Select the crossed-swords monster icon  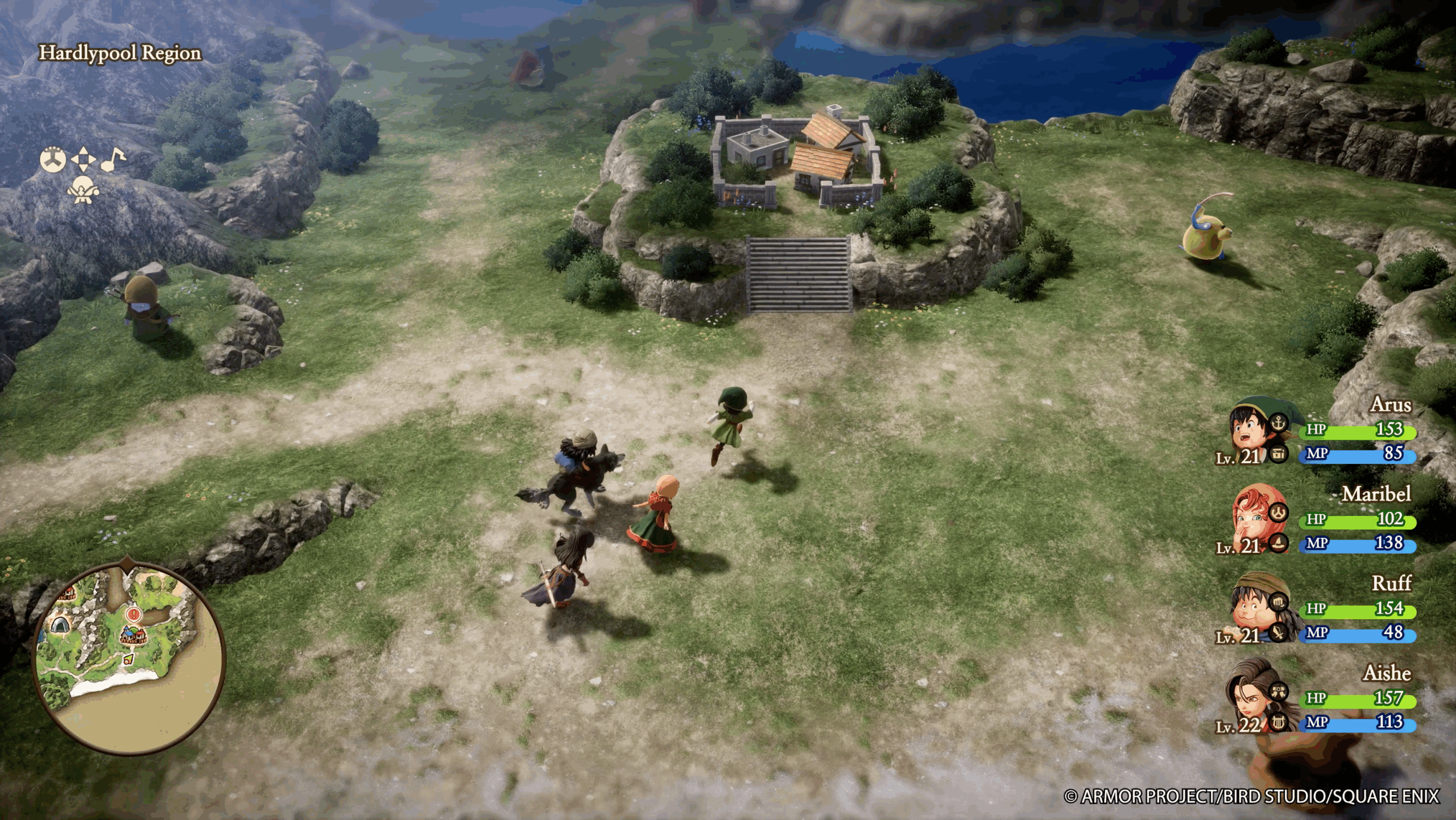pos(83,189)
